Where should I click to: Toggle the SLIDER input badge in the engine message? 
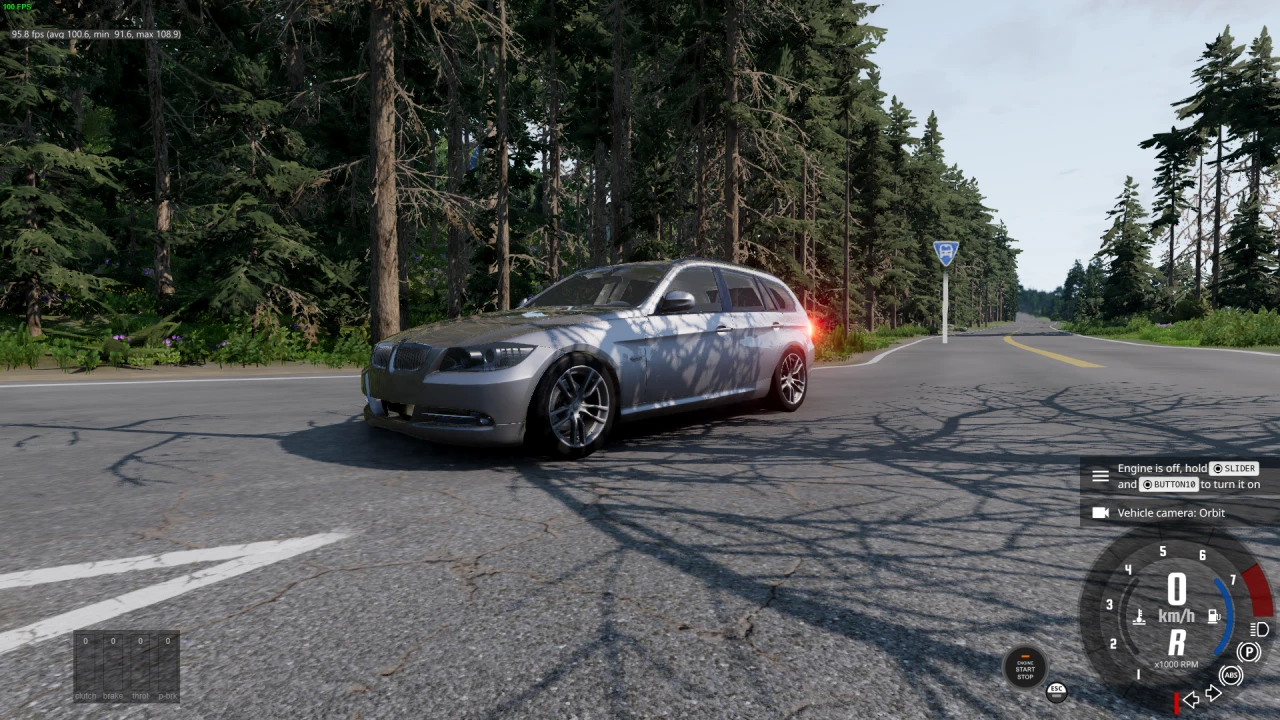click(1234, 467)
